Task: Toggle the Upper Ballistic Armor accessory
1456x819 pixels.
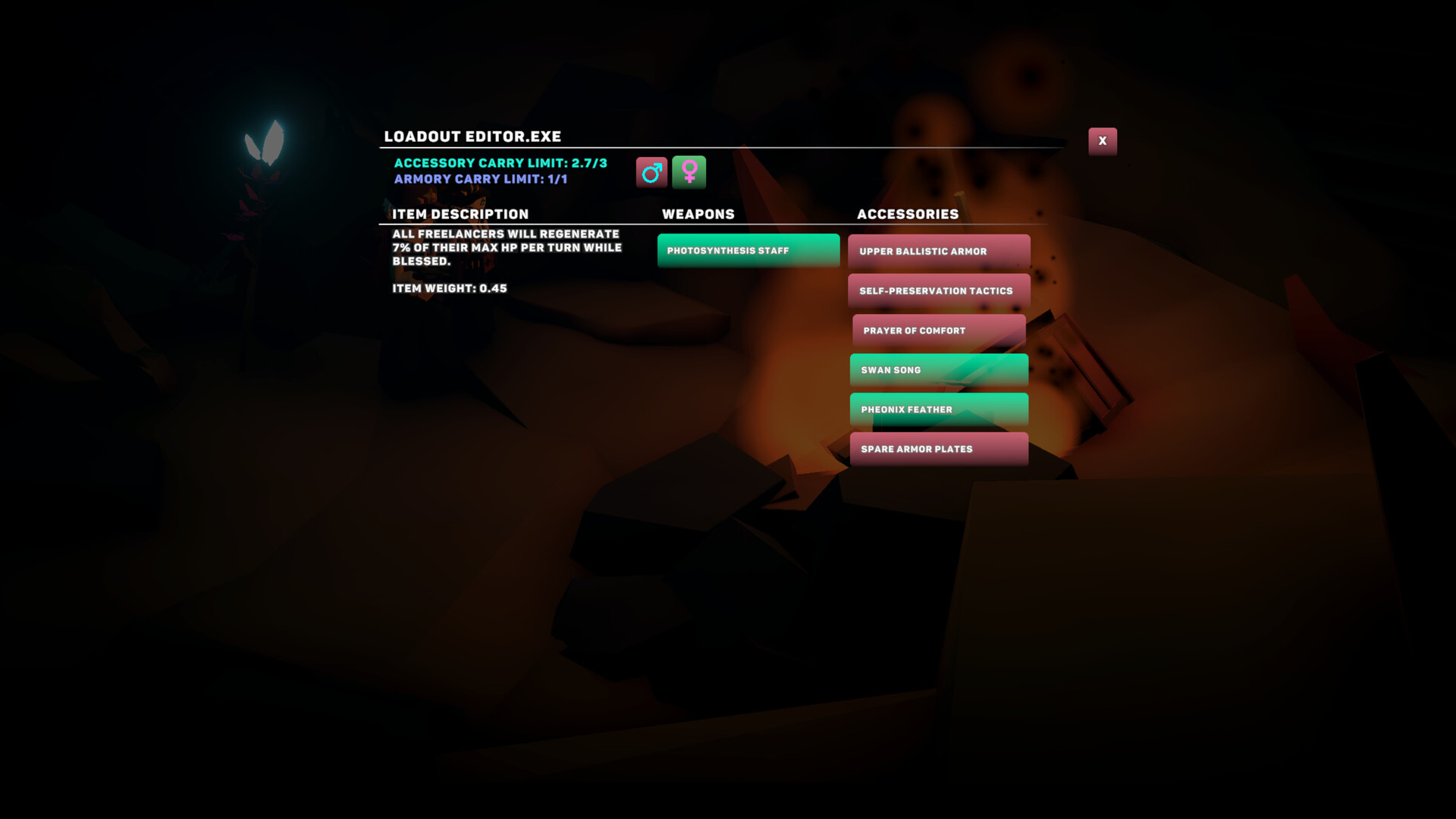Action: [x=938, y=251]
